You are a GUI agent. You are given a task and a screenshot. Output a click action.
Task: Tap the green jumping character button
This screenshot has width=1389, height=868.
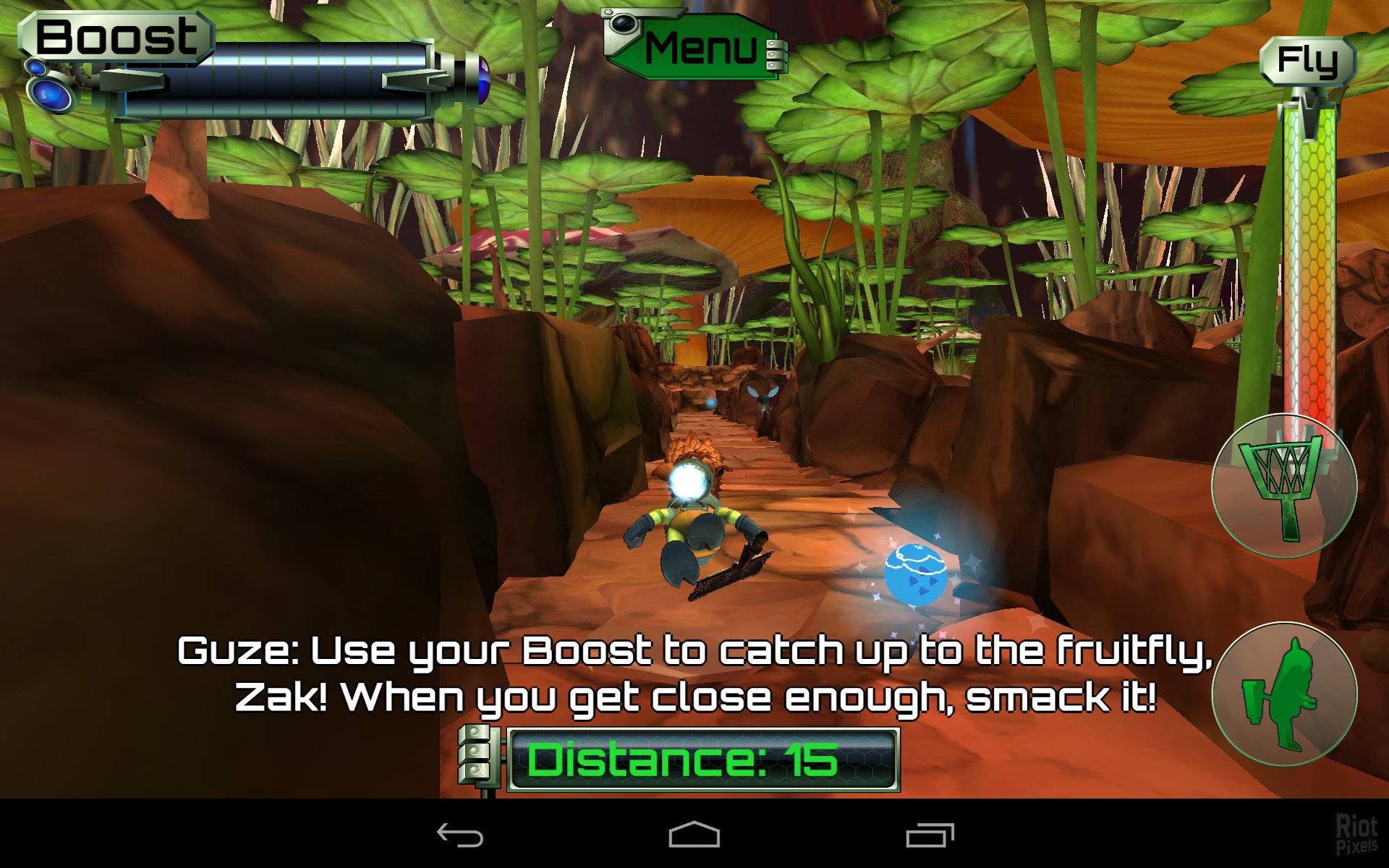click(1284, 694)
